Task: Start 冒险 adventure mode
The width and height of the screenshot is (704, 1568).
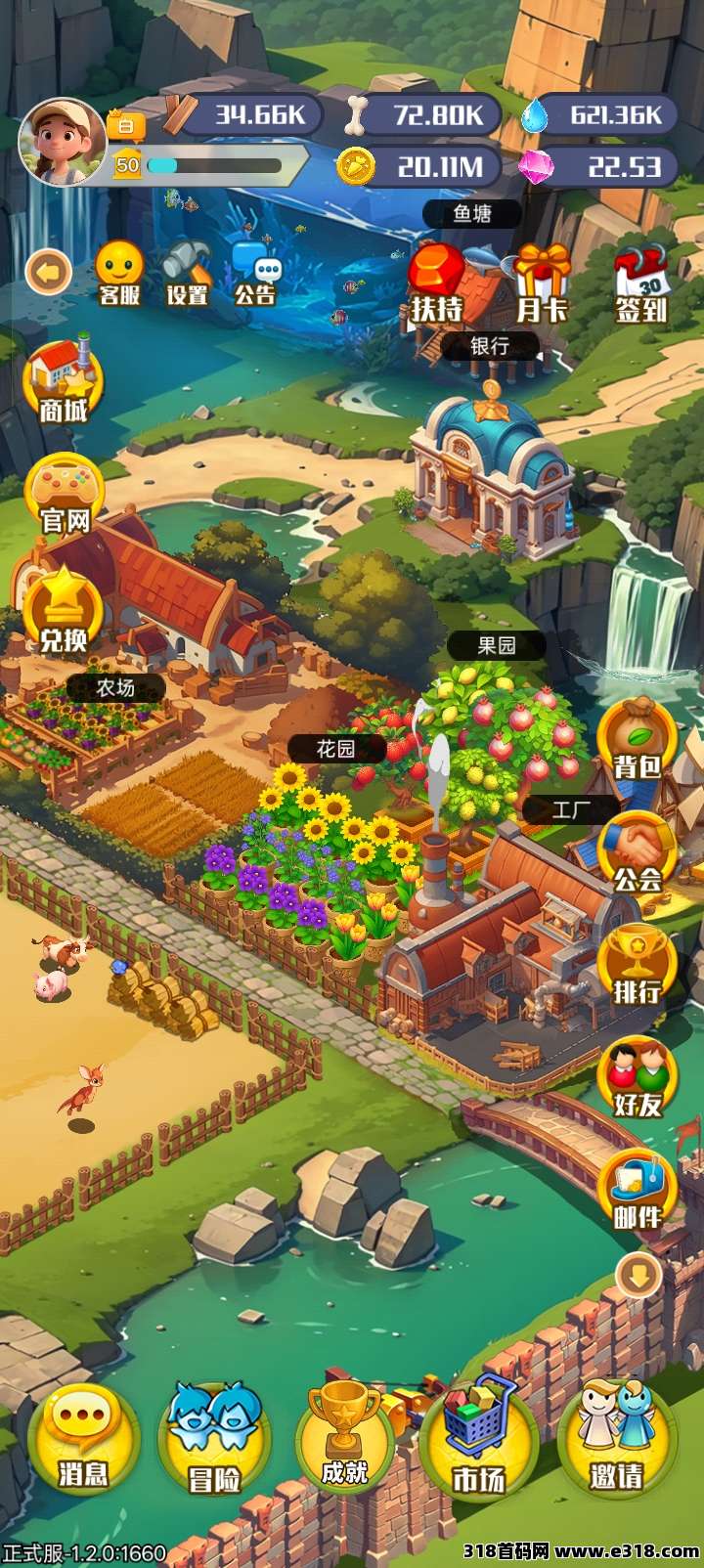Action: (x=214, y=1439)
